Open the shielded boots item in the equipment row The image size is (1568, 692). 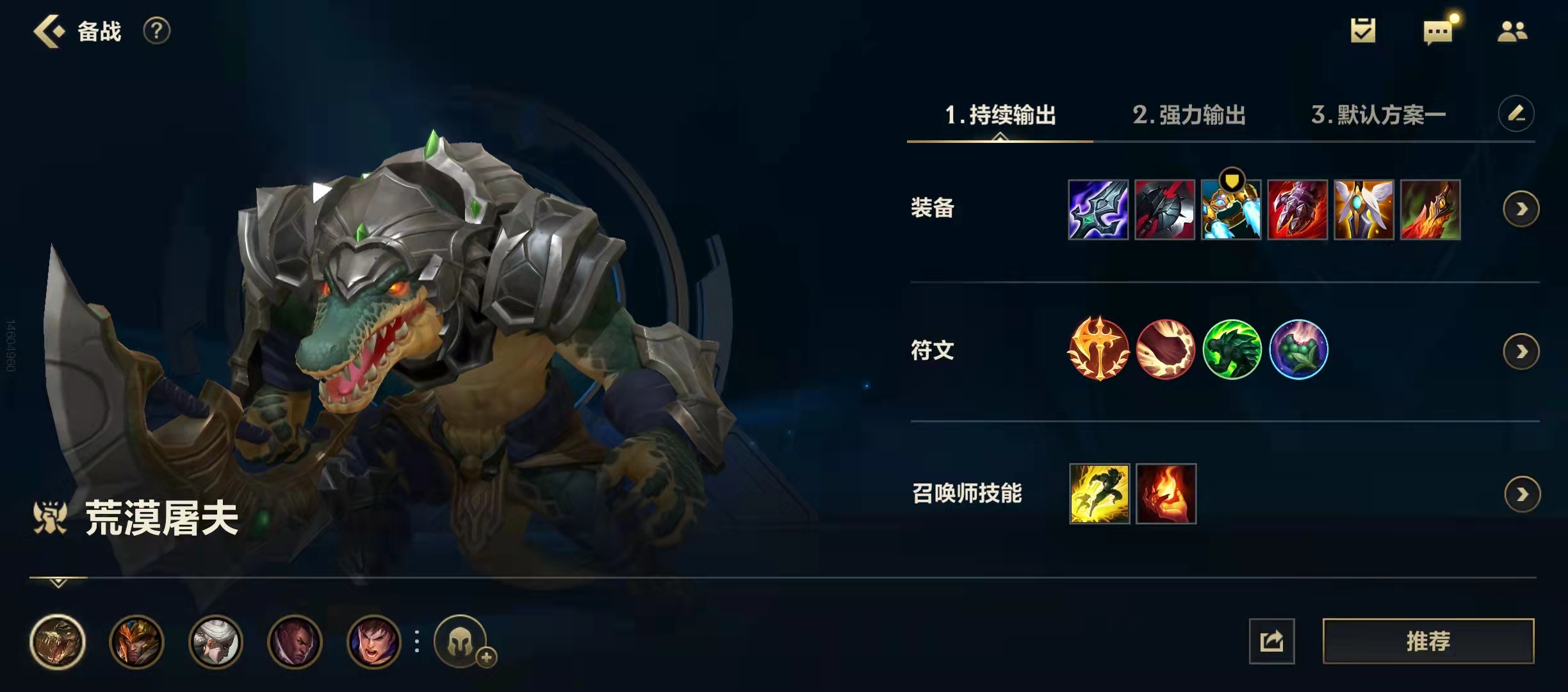1231,210
